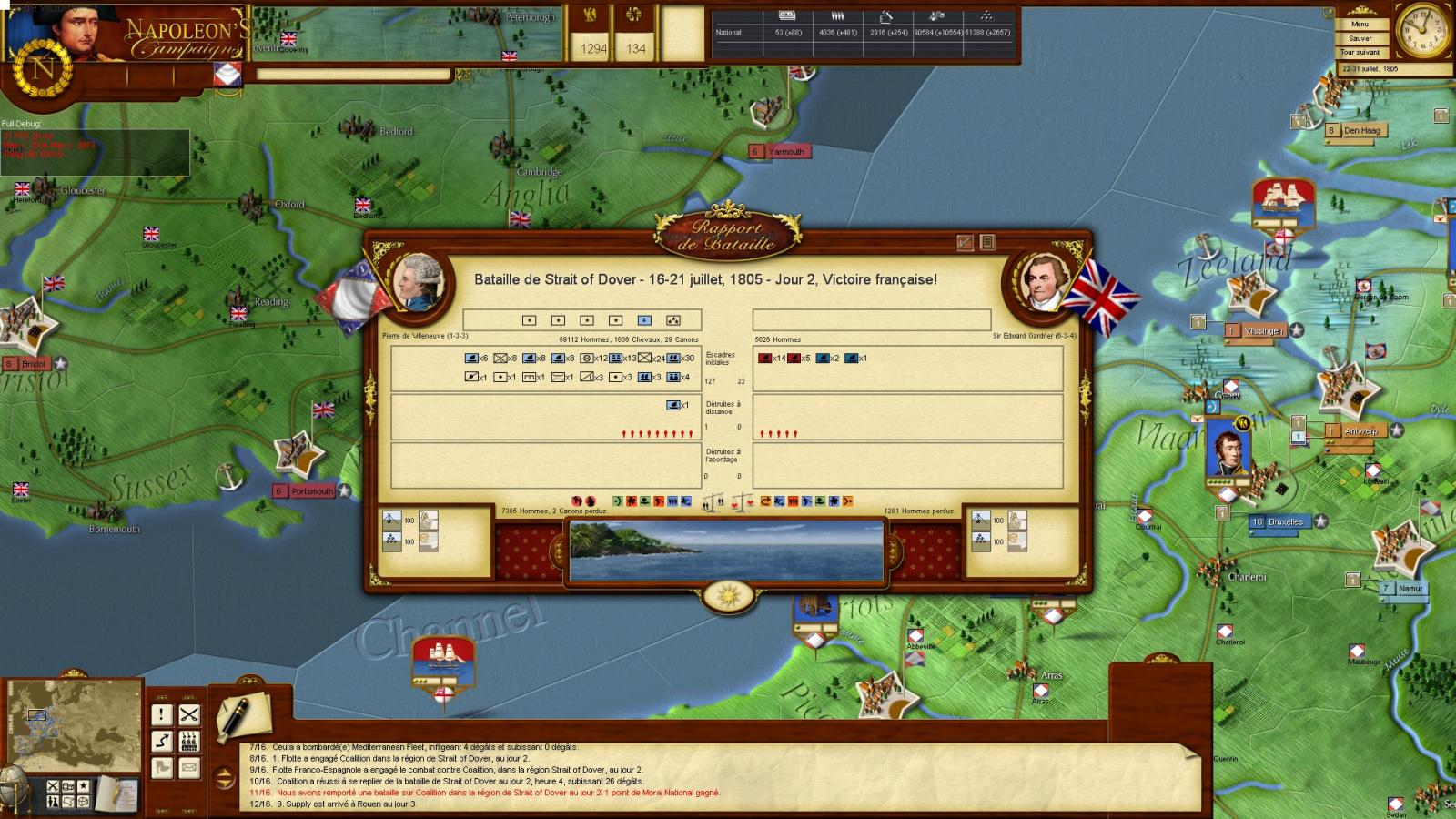Open the exclamation mark special orders button

(162, 715)
